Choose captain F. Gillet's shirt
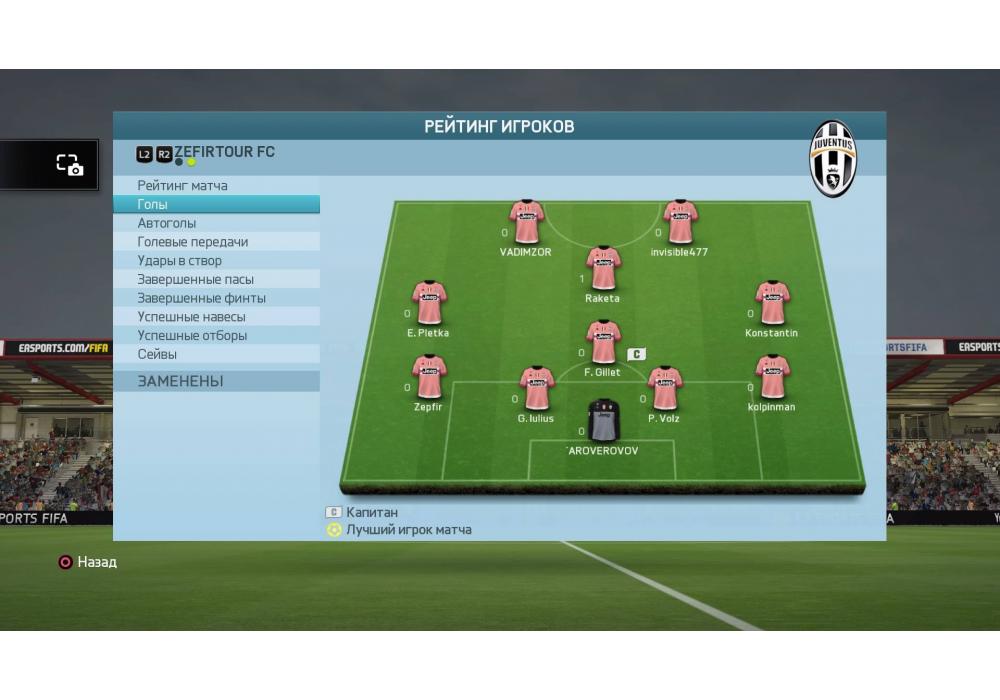 [603, 342]
